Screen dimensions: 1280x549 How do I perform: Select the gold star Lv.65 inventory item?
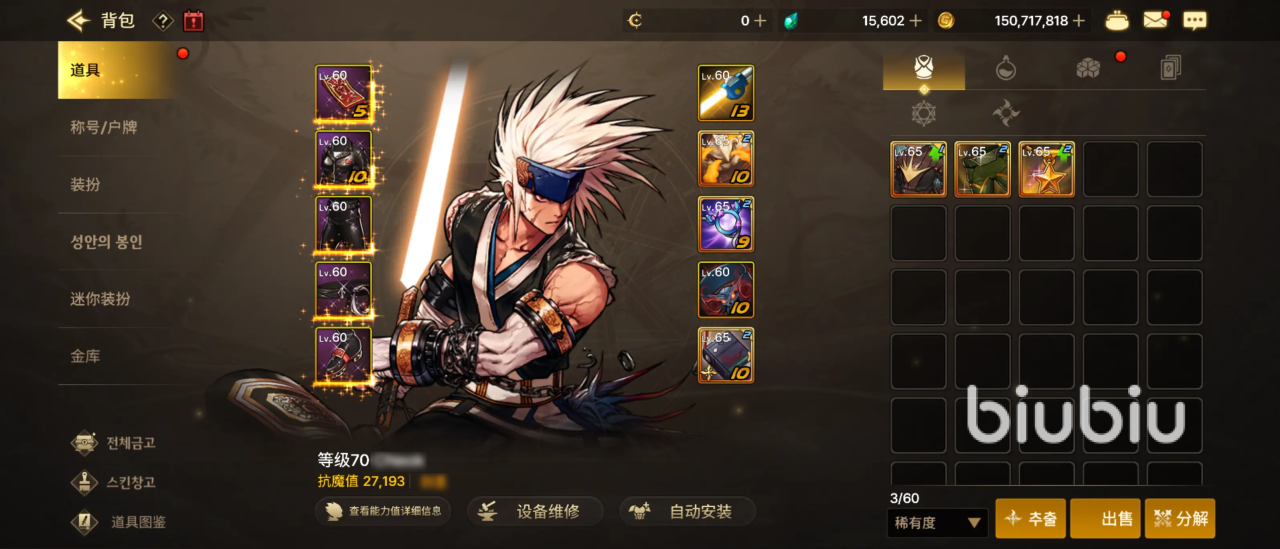coord(1046,169)
